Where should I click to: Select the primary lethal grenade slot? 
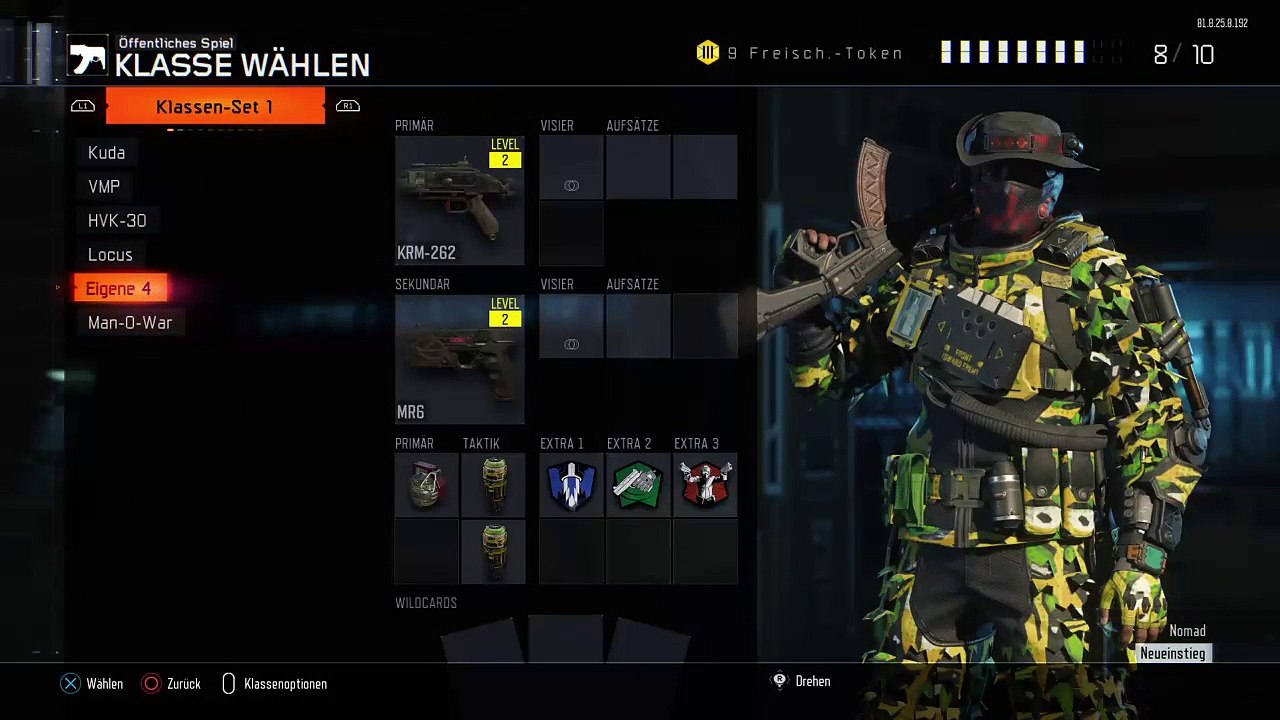(x=426, y=485)
